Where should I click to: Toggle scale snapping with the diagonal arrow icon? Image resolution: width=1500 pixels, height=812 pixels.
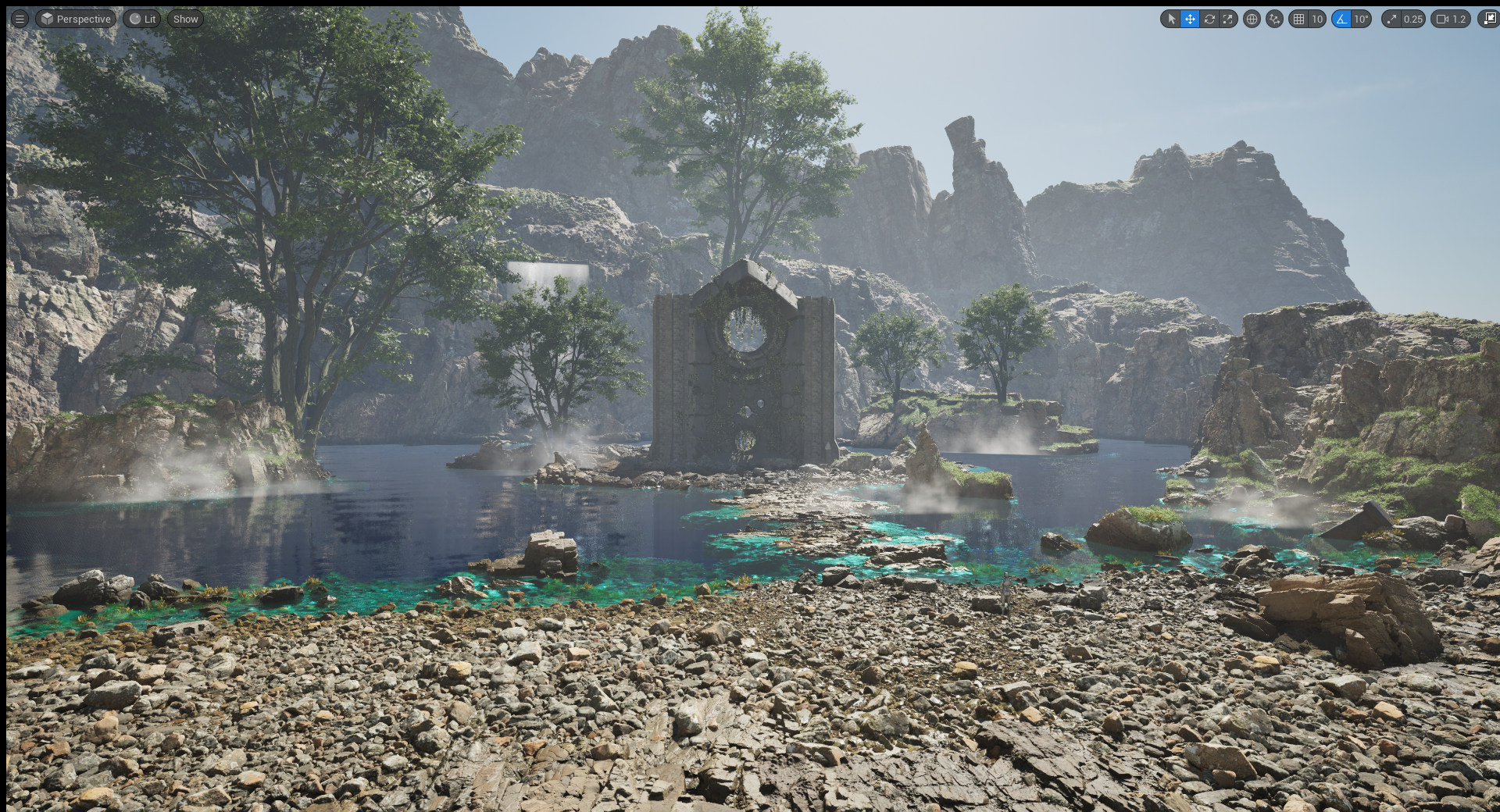pos(1391,19)
